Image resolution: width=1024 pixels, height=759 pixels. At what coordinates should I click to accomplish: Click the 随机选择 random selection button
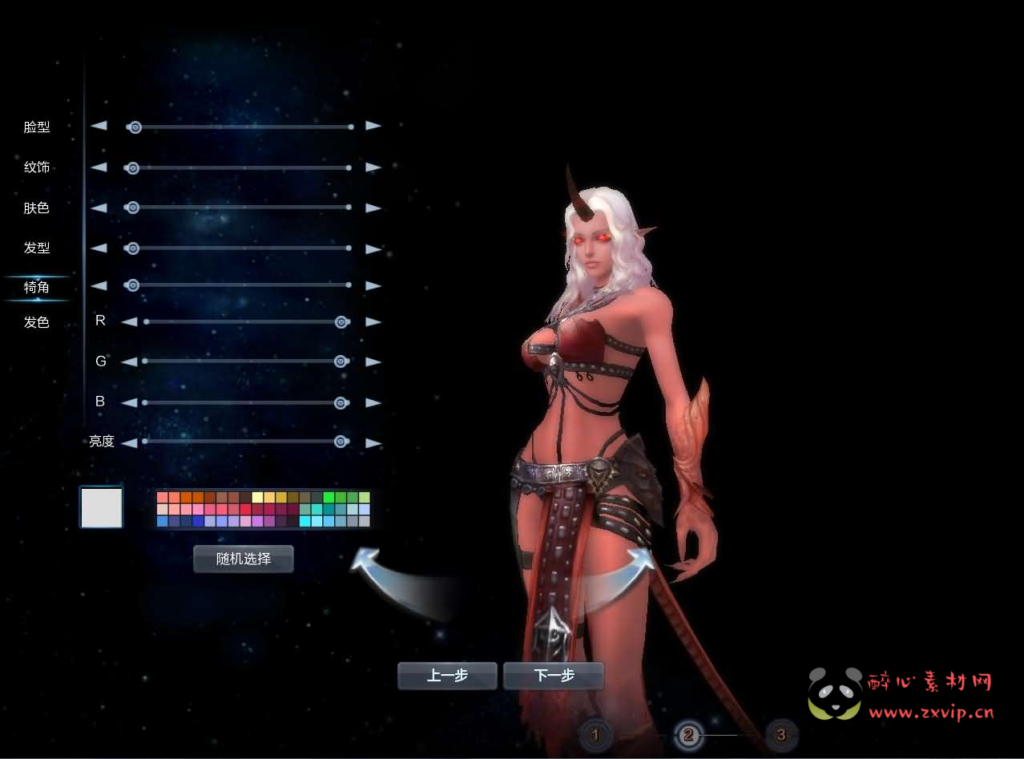[243, 559]
